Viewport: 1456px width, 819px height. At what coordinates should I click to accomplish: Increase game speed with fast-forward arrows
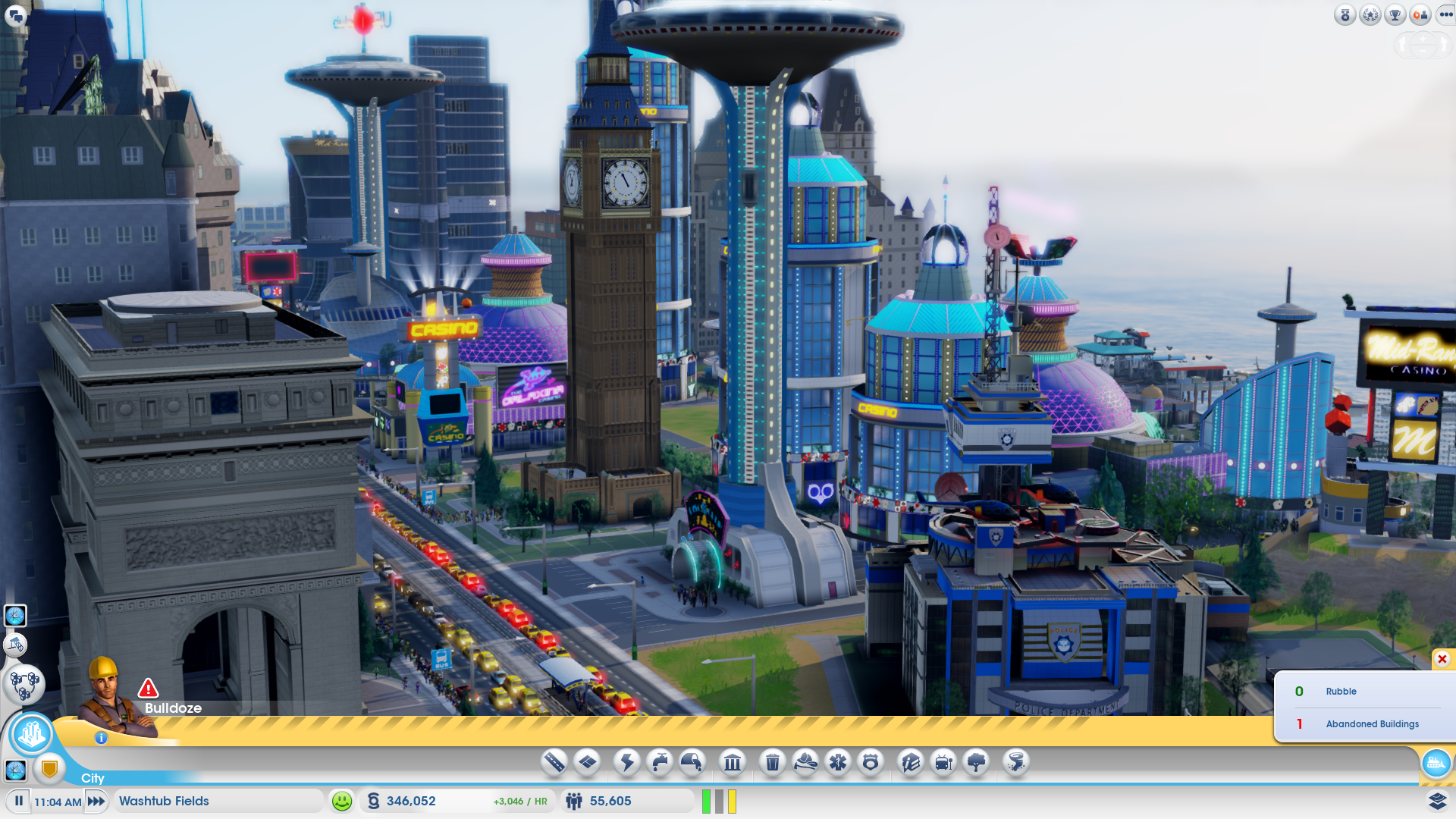[x=96, y=801]
